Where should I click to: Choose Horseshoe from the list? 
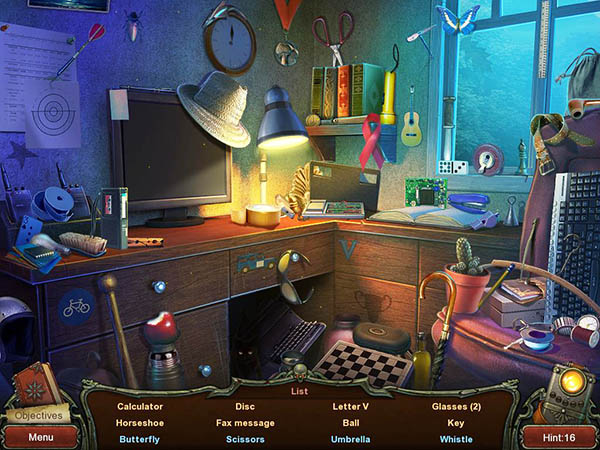tap(139, 423)
